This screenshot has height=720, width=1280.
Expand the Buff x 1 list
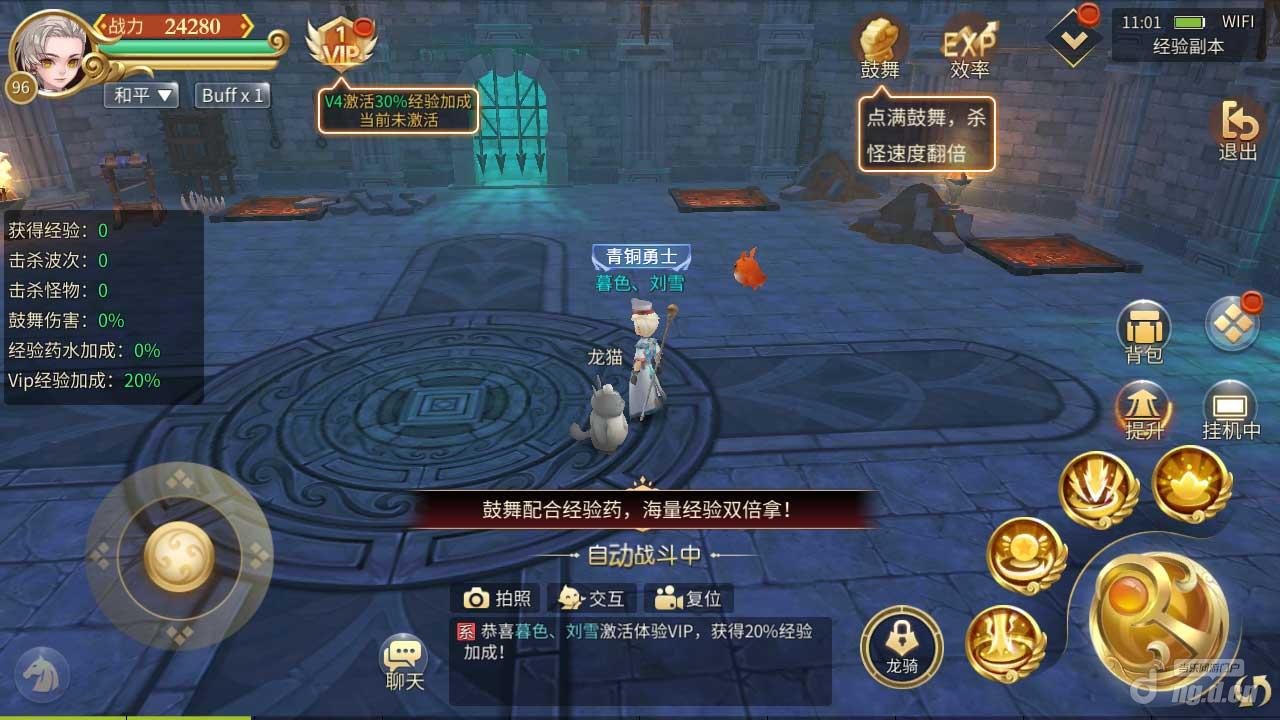coord(231,95)
